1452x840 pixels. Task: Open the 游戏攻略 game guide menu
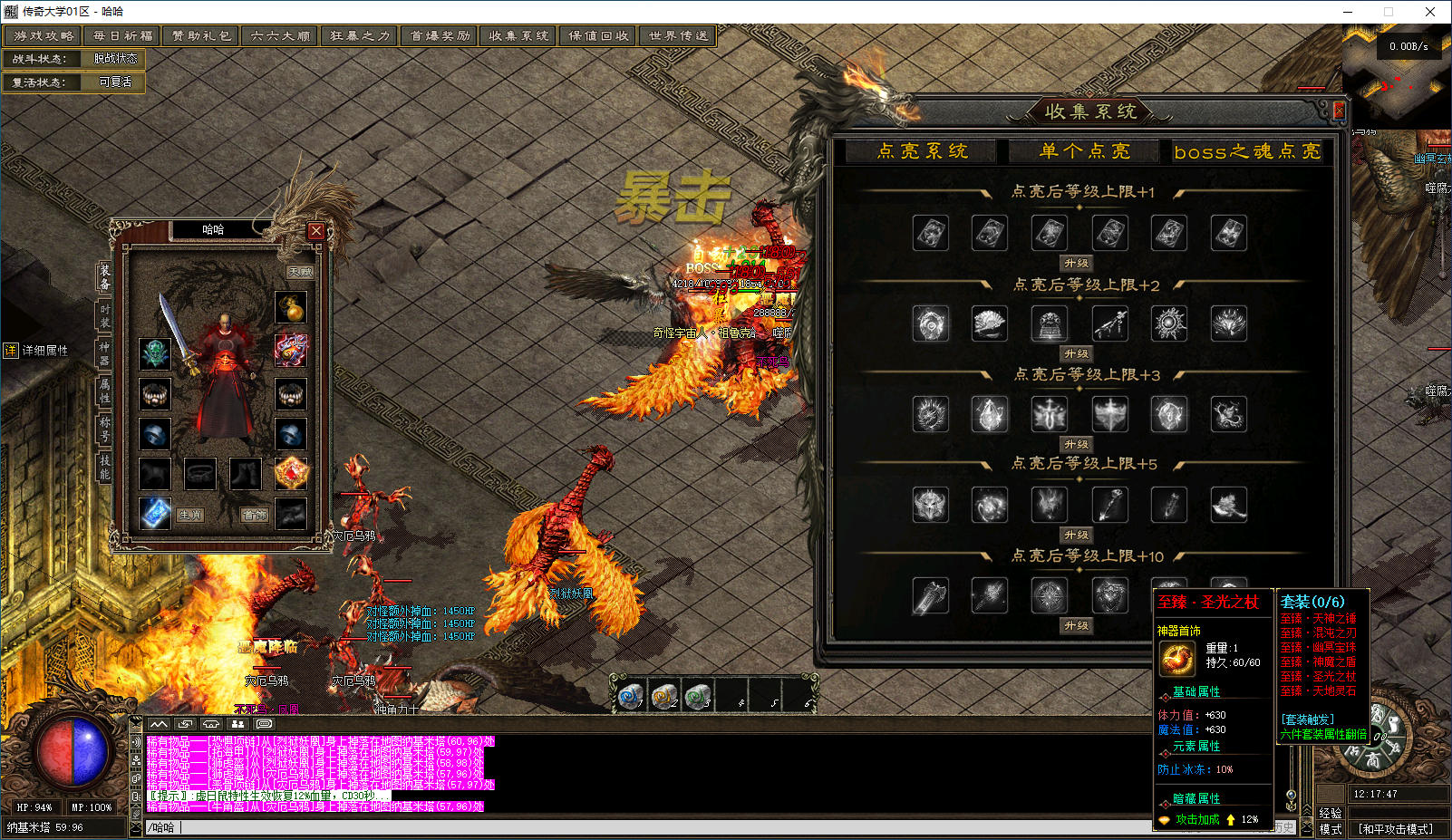tap(43, 35)
